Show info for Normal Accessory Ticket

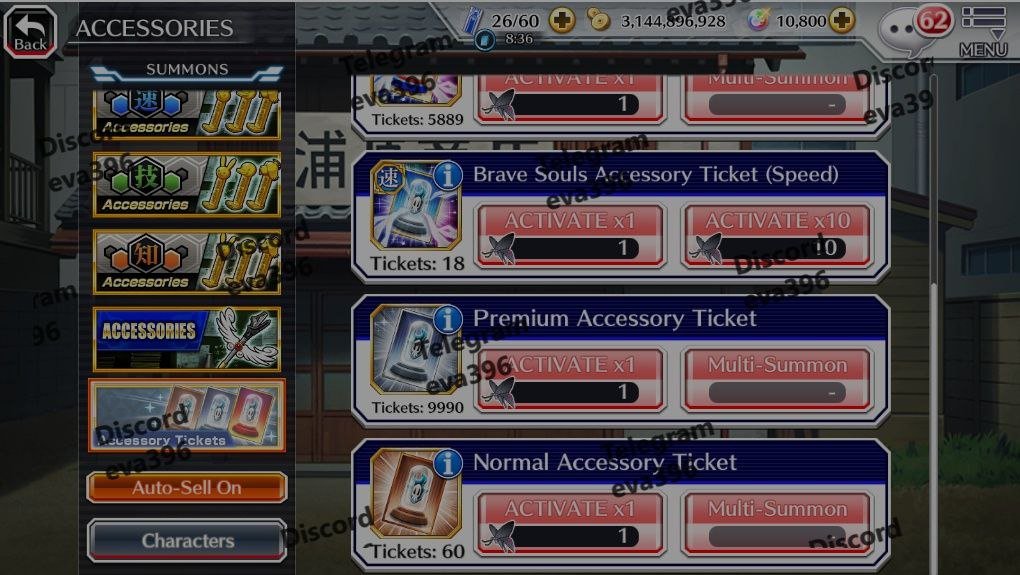click(447, 463)
